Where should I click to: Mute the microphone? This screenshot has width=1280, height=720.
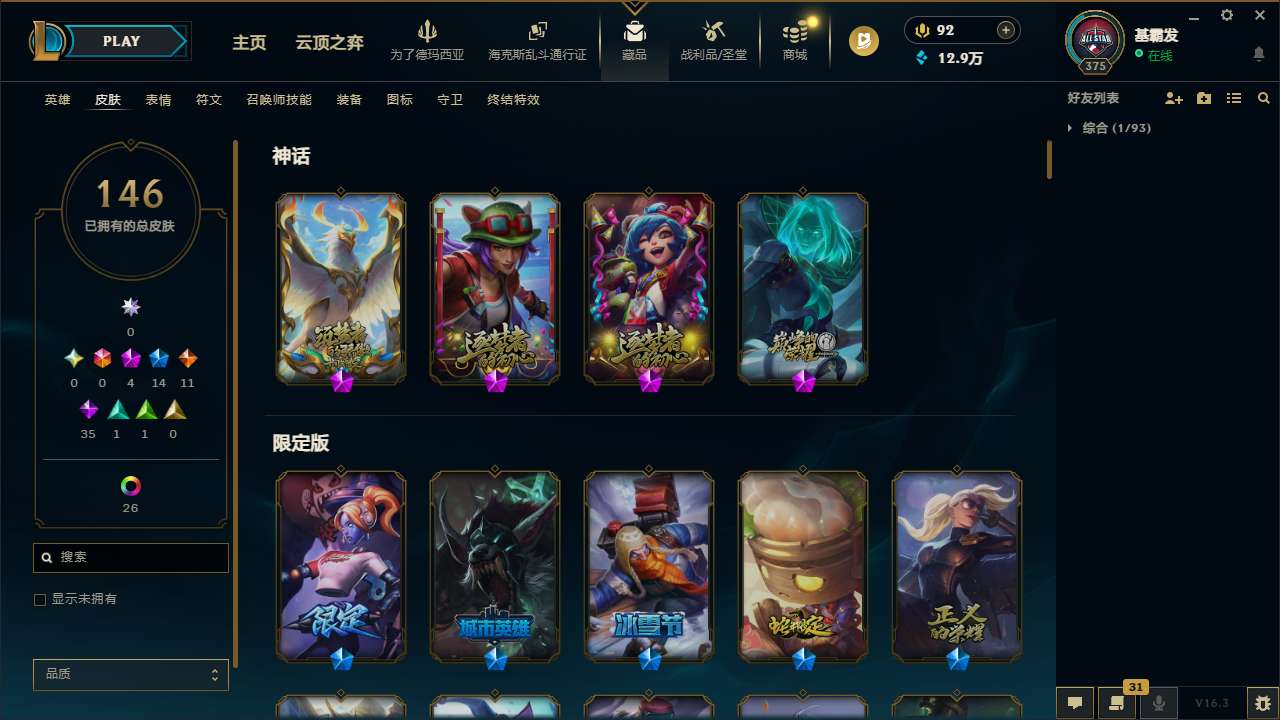pos(1159,703)
